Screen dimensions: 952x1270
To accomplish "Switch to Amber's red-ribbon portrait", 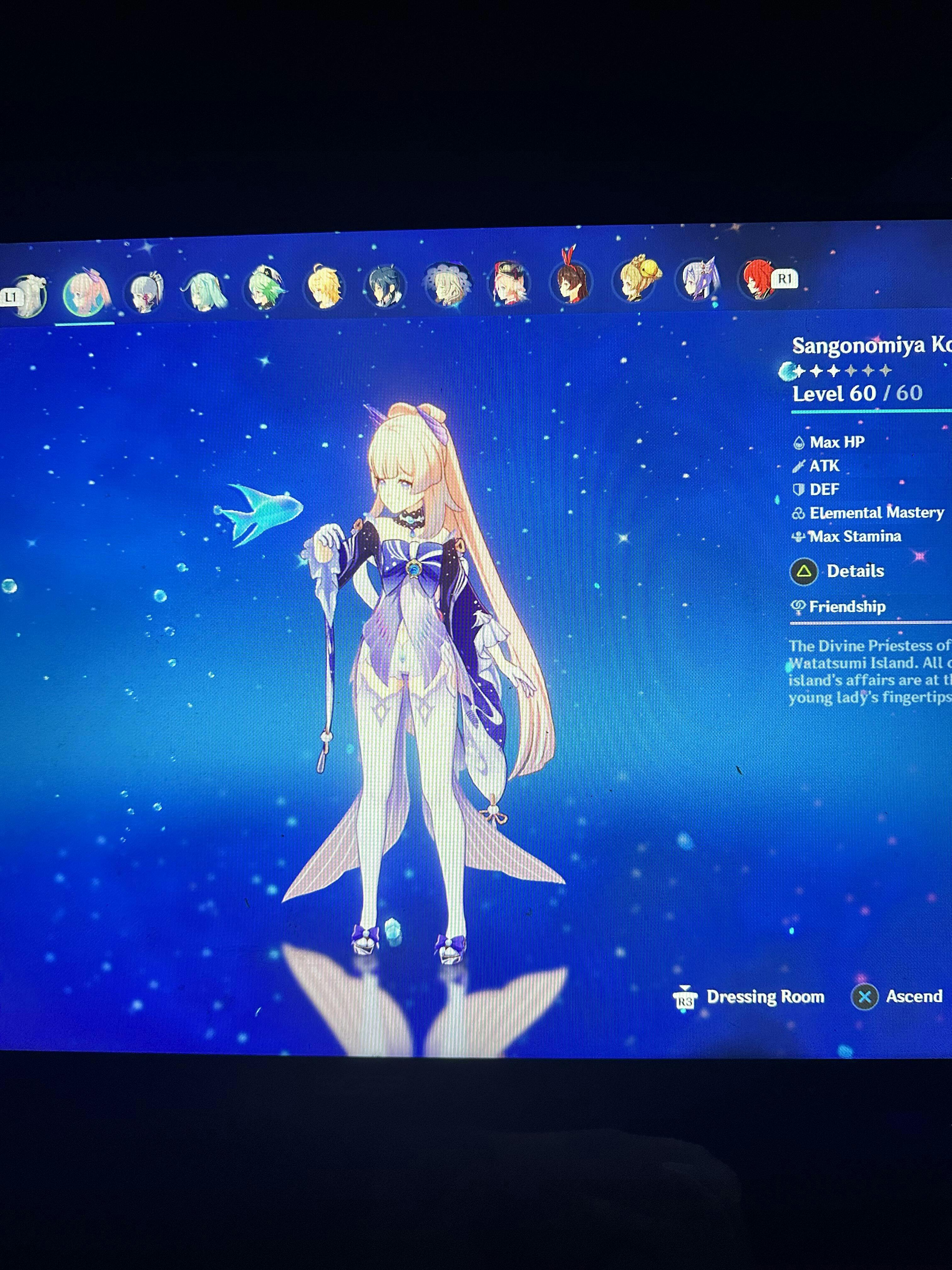I will coord(570,282).
